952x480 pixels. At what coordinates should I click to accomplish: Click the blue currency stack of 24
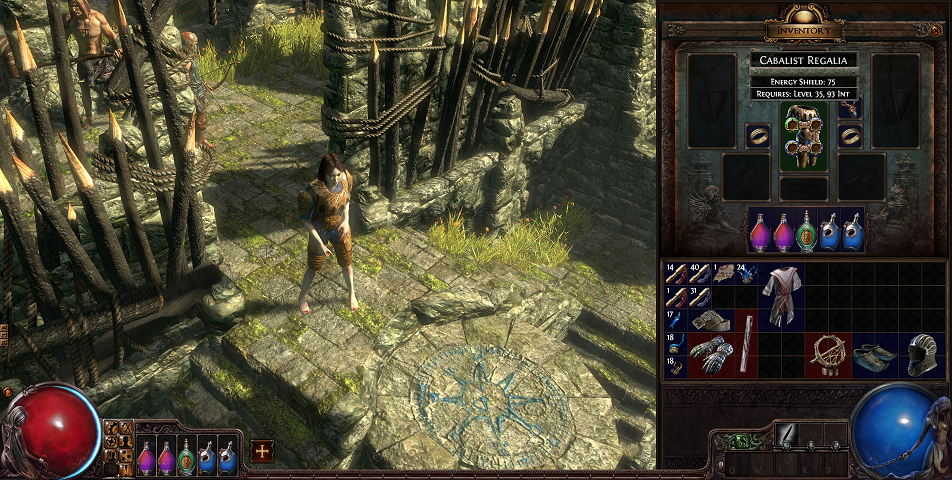click(x=746, y=273)
